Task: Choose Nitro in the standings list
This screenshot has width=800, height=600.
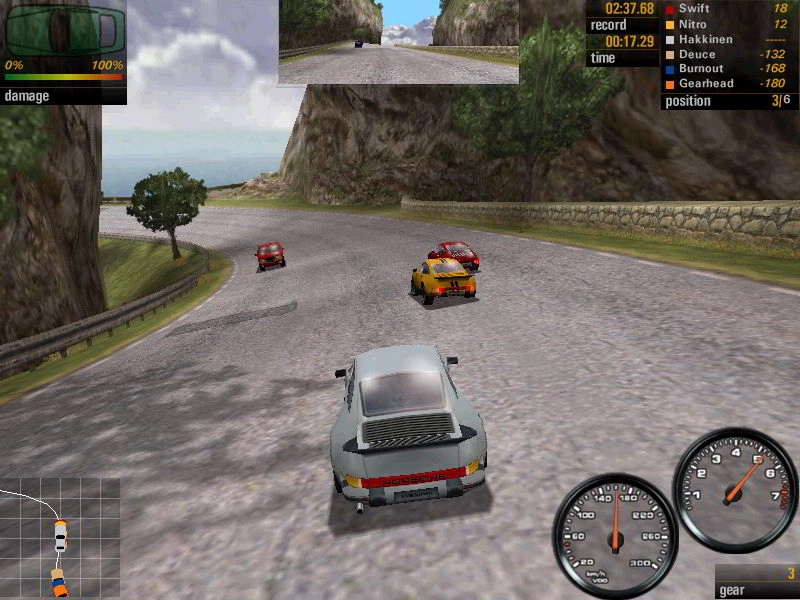Action: pyautogui.click(x=693, y=24)
